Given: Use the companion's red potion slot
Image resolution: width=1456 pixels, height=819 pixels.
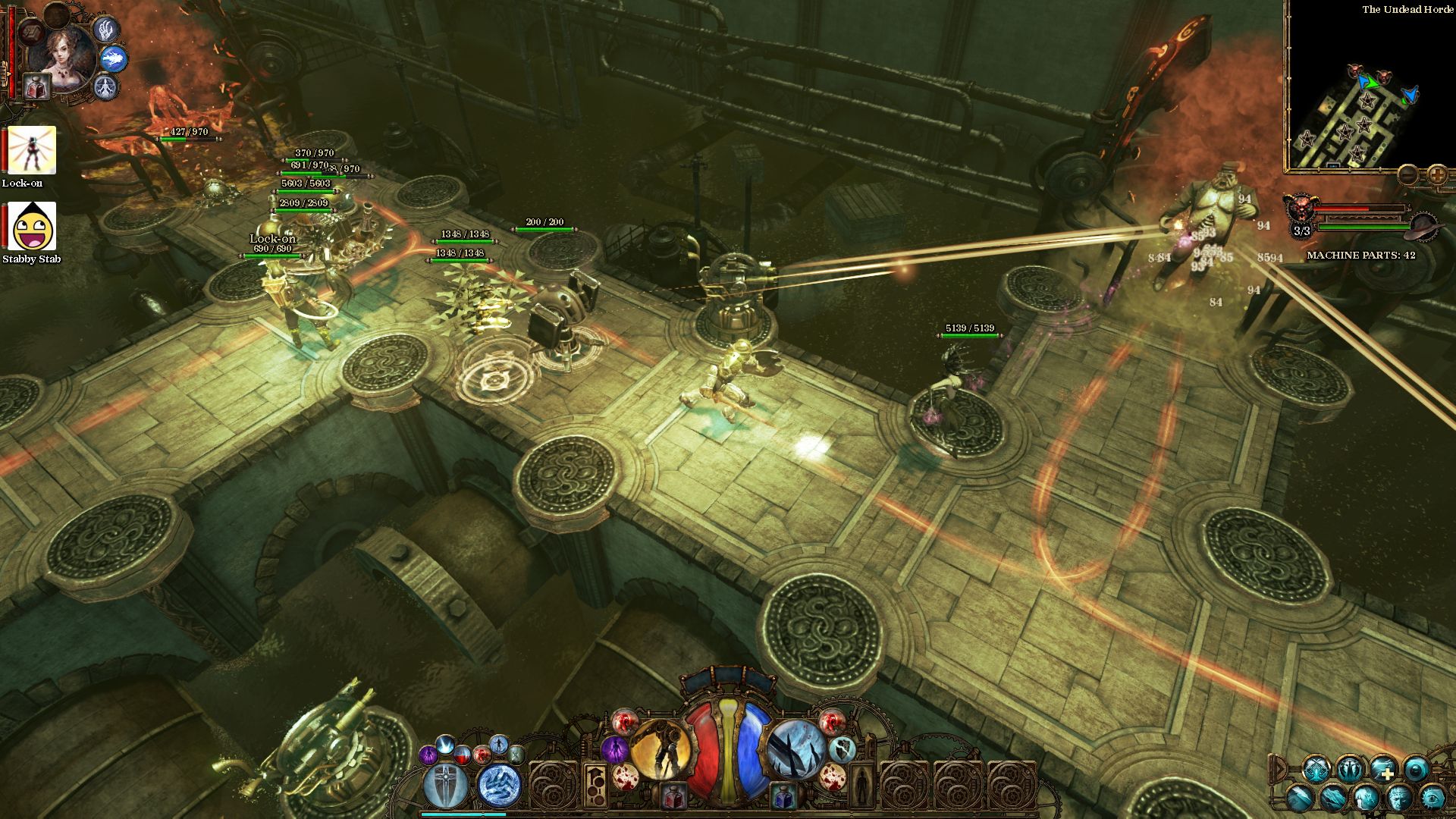Looking at the screenshot, I should [36, 87].
